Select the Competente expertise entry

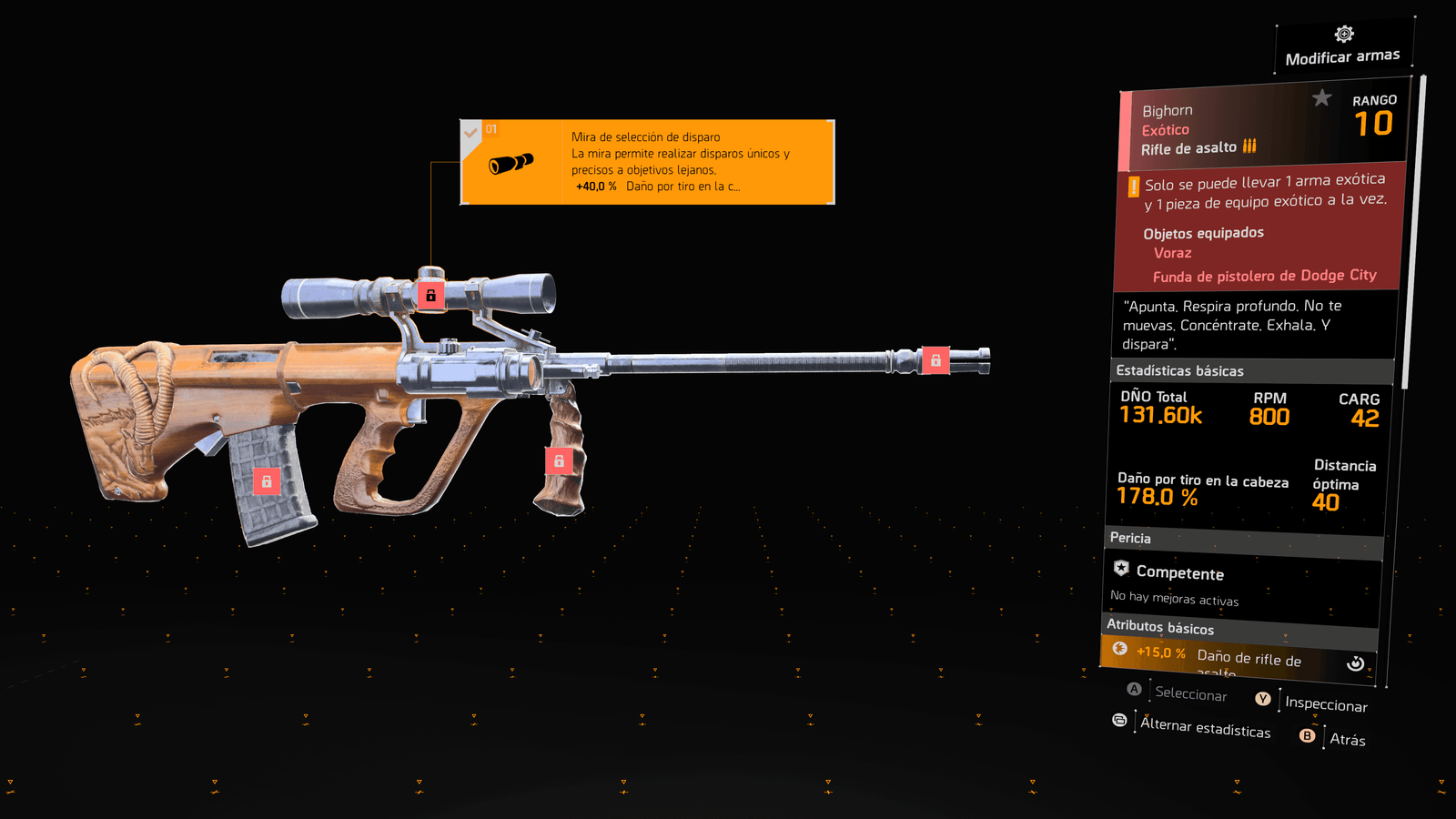pos(1179,573)
